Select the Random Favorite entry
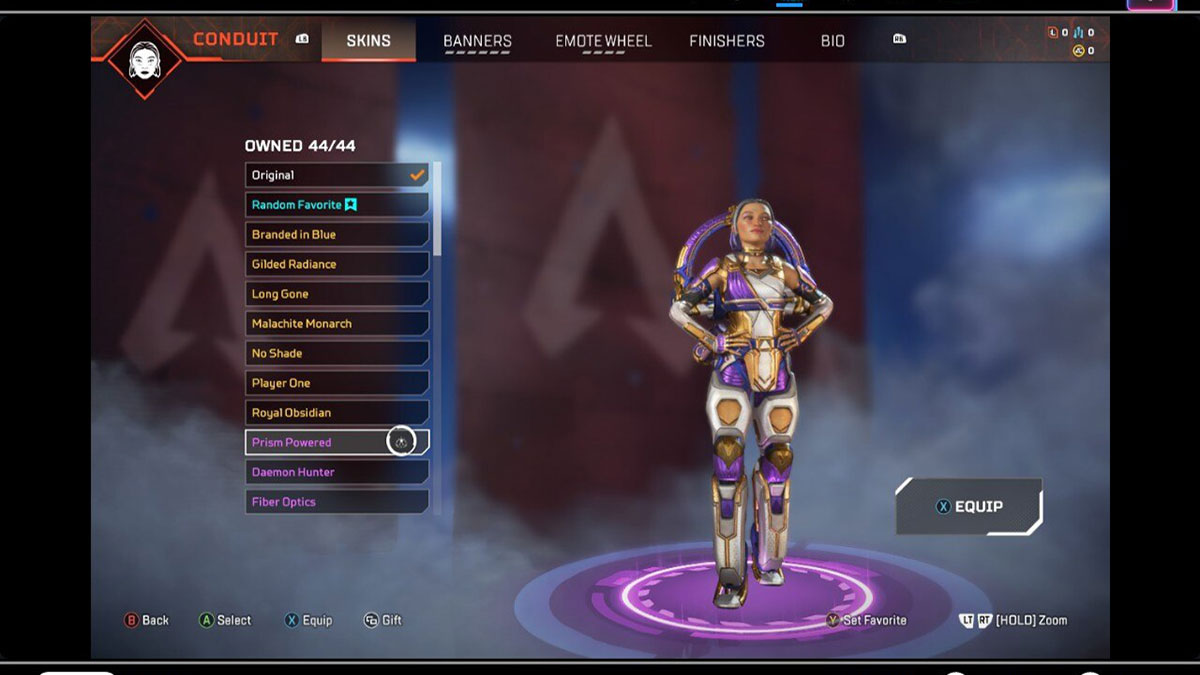1200x675 pixels. [x=337, y=205]
